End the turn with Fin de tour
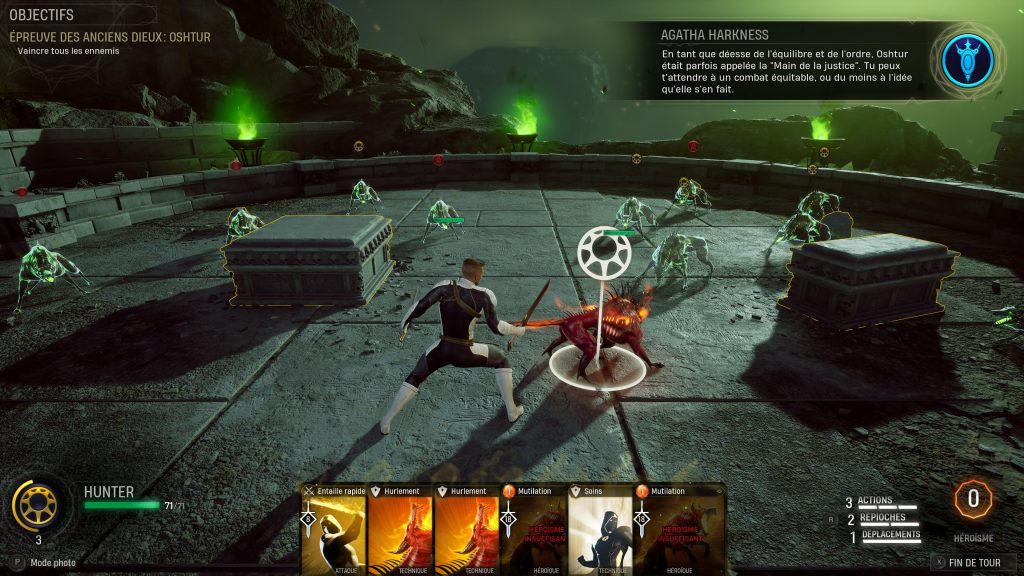 pyautogui.click(x=967, y=563)
